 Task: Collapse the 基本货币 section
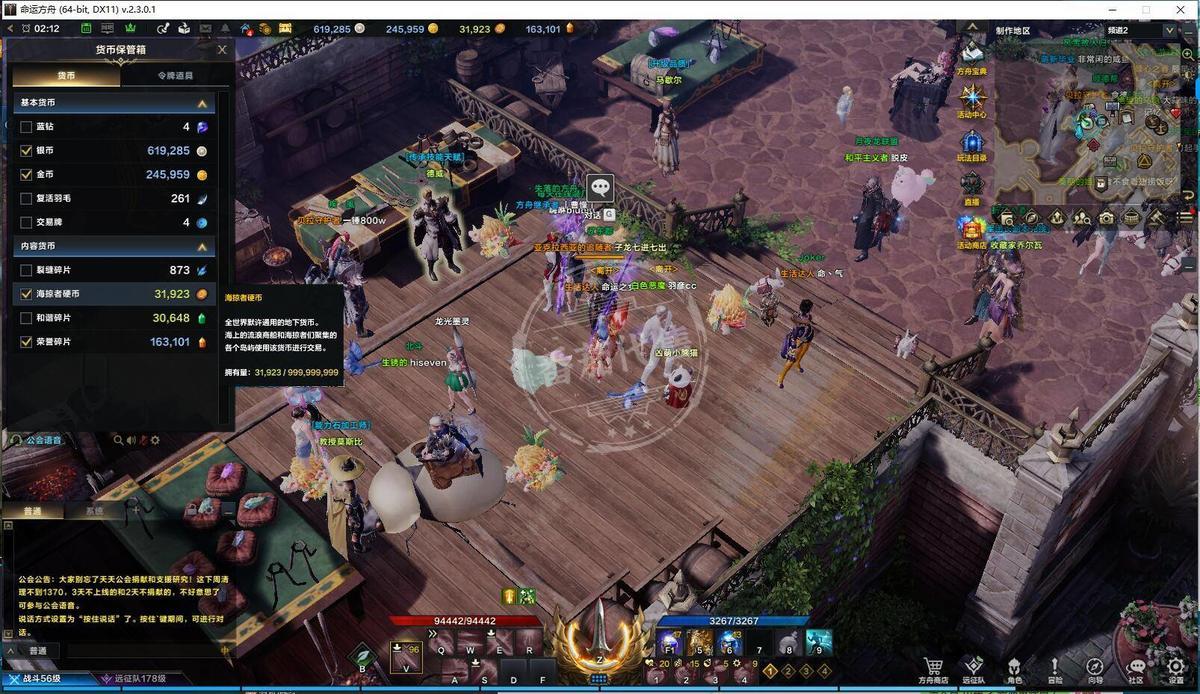202,103
